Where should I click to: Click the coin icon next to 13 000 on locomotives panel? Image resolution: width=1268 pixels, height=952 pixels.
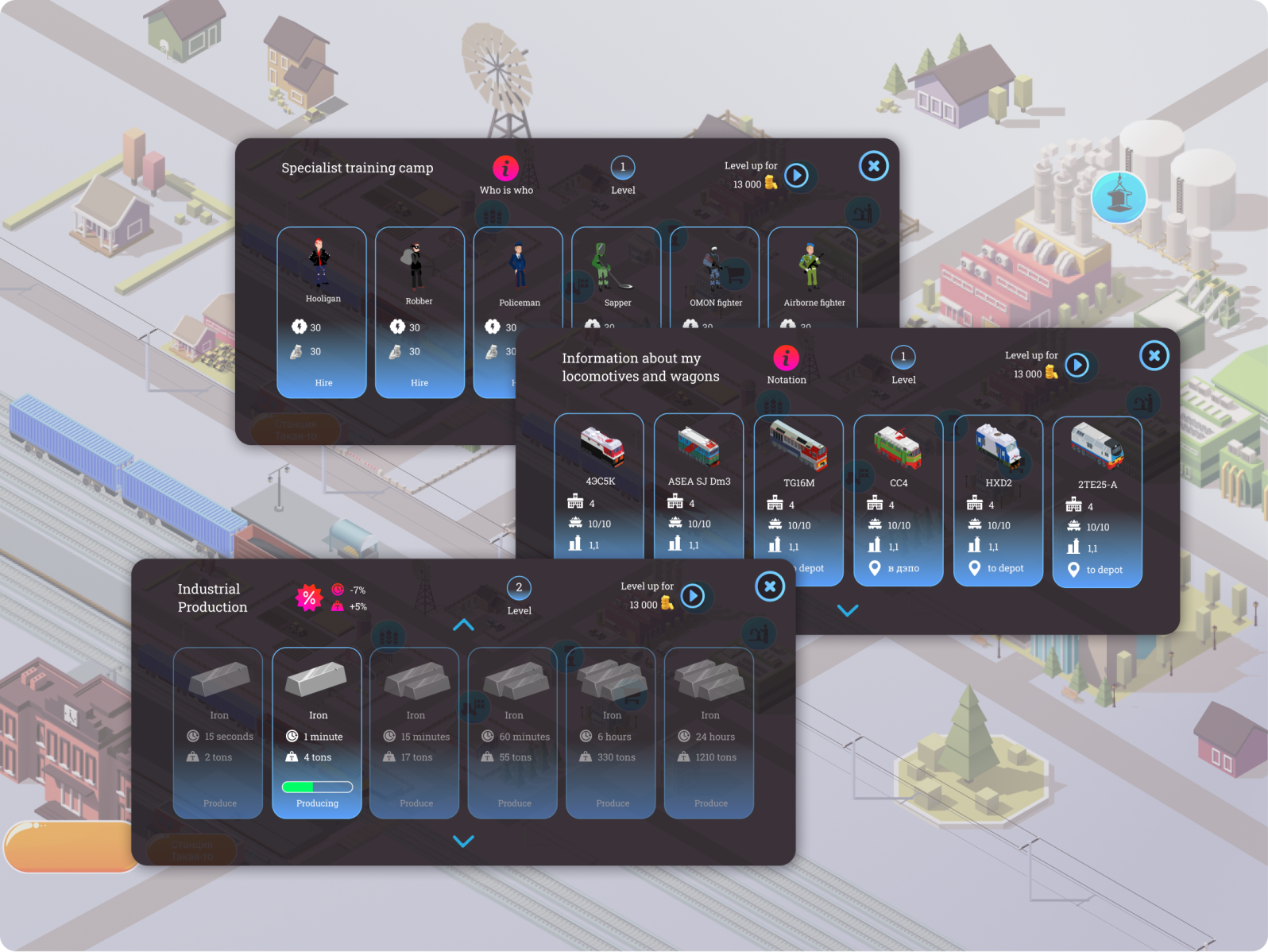pos(1050,372)
